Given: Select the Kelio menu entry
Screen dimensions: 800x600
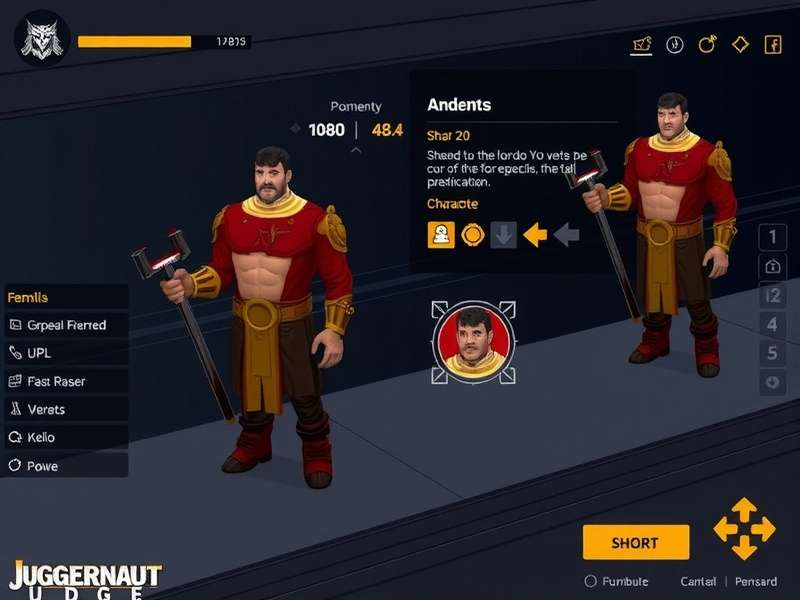Looking at the screenshot, I should tap(66, 437).
